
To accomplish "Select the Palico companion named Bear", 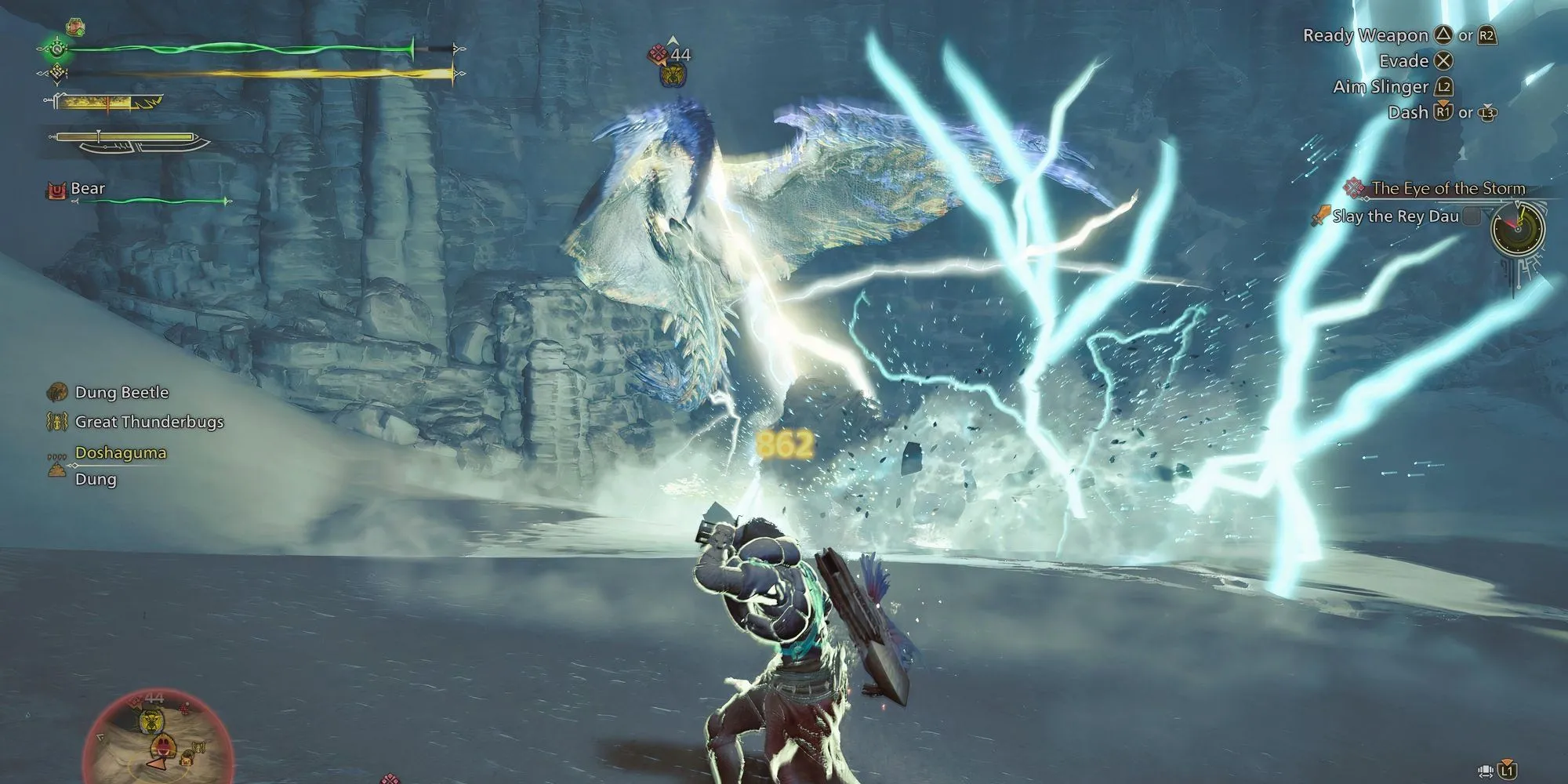I will click(87, 189).
